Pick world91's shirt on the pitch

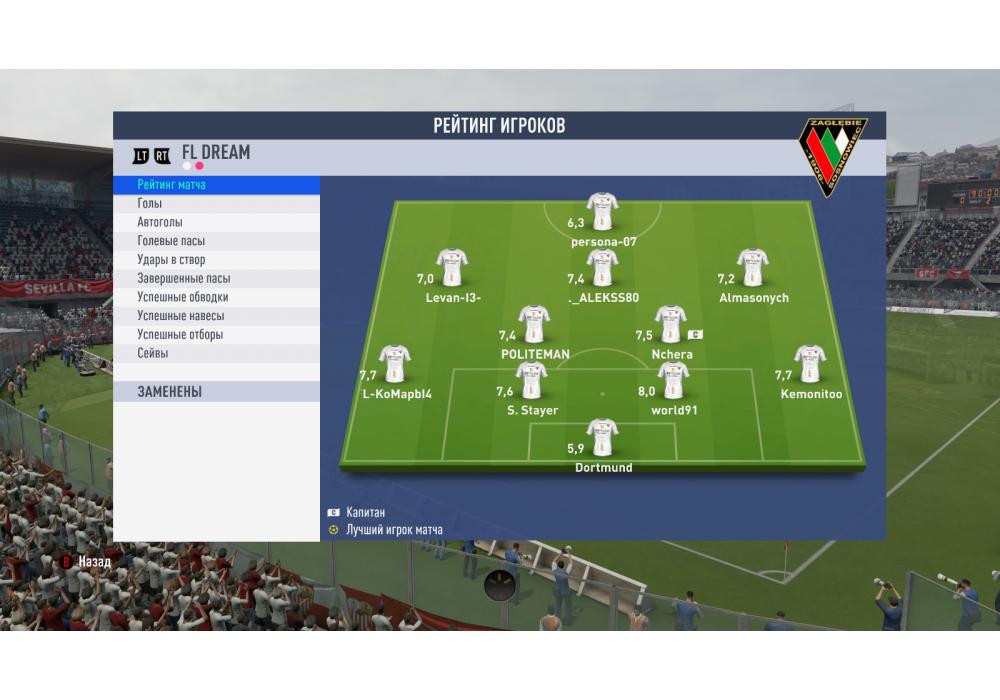(673, 381)
